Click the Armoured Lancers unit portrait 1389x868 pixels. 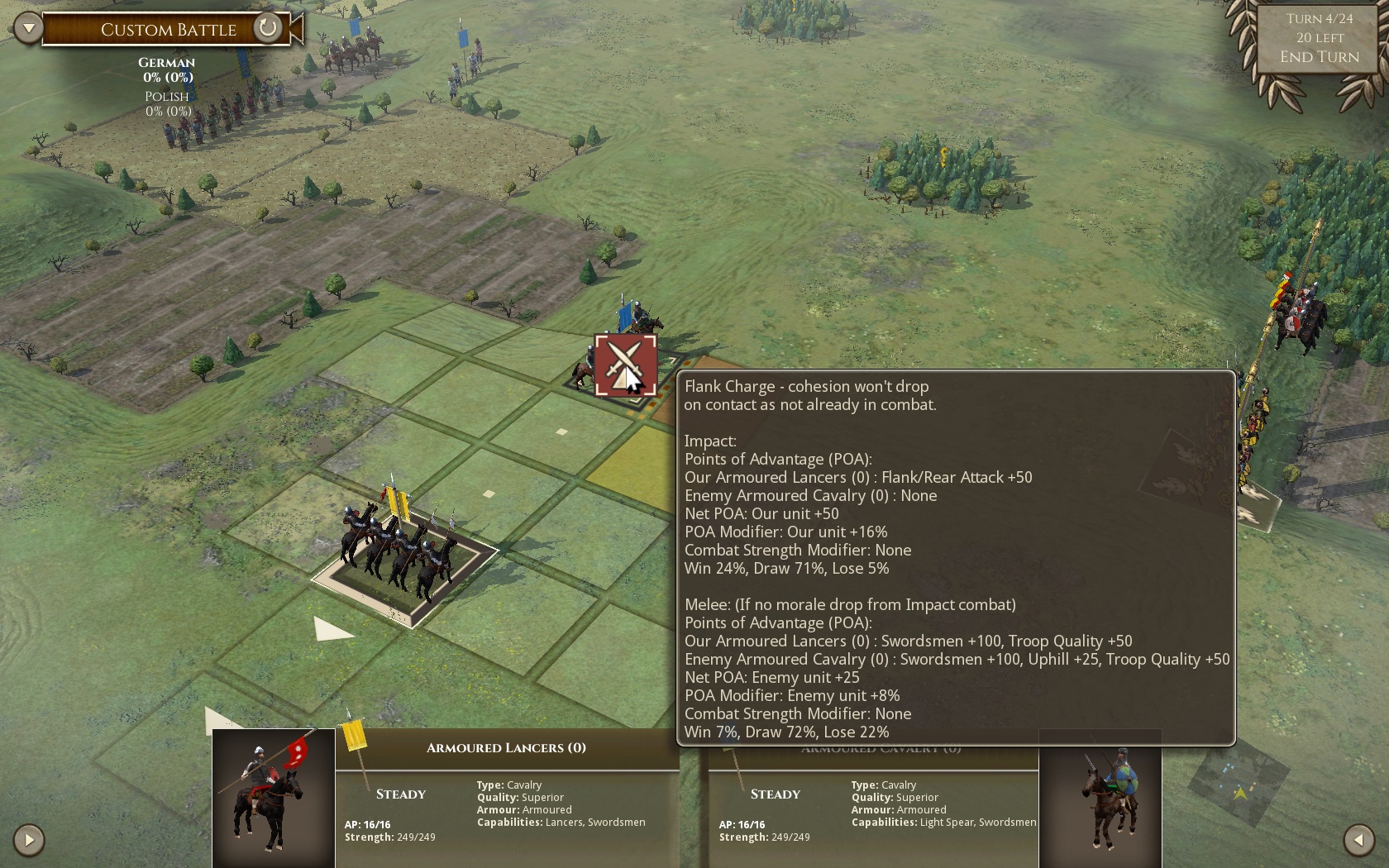(x=274, y=798)
